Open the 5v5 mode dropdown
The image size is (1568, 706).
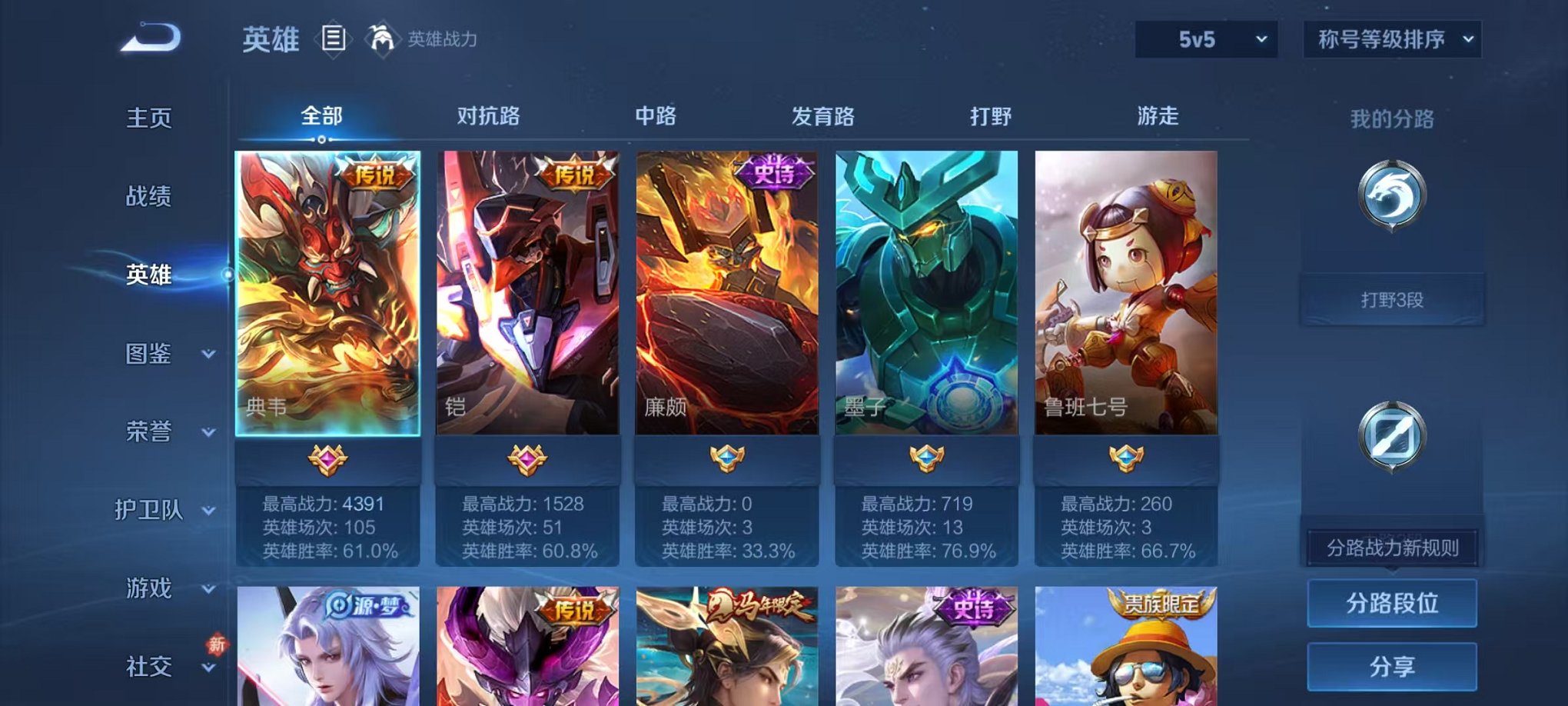pos(1207,38)
